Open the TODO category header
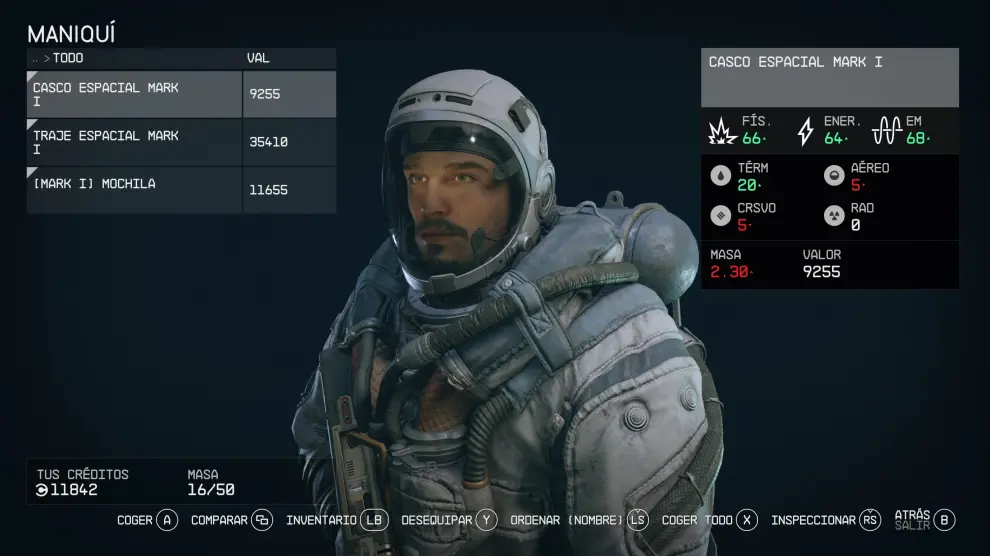This screenshot has height=556, width=990. 68,58
